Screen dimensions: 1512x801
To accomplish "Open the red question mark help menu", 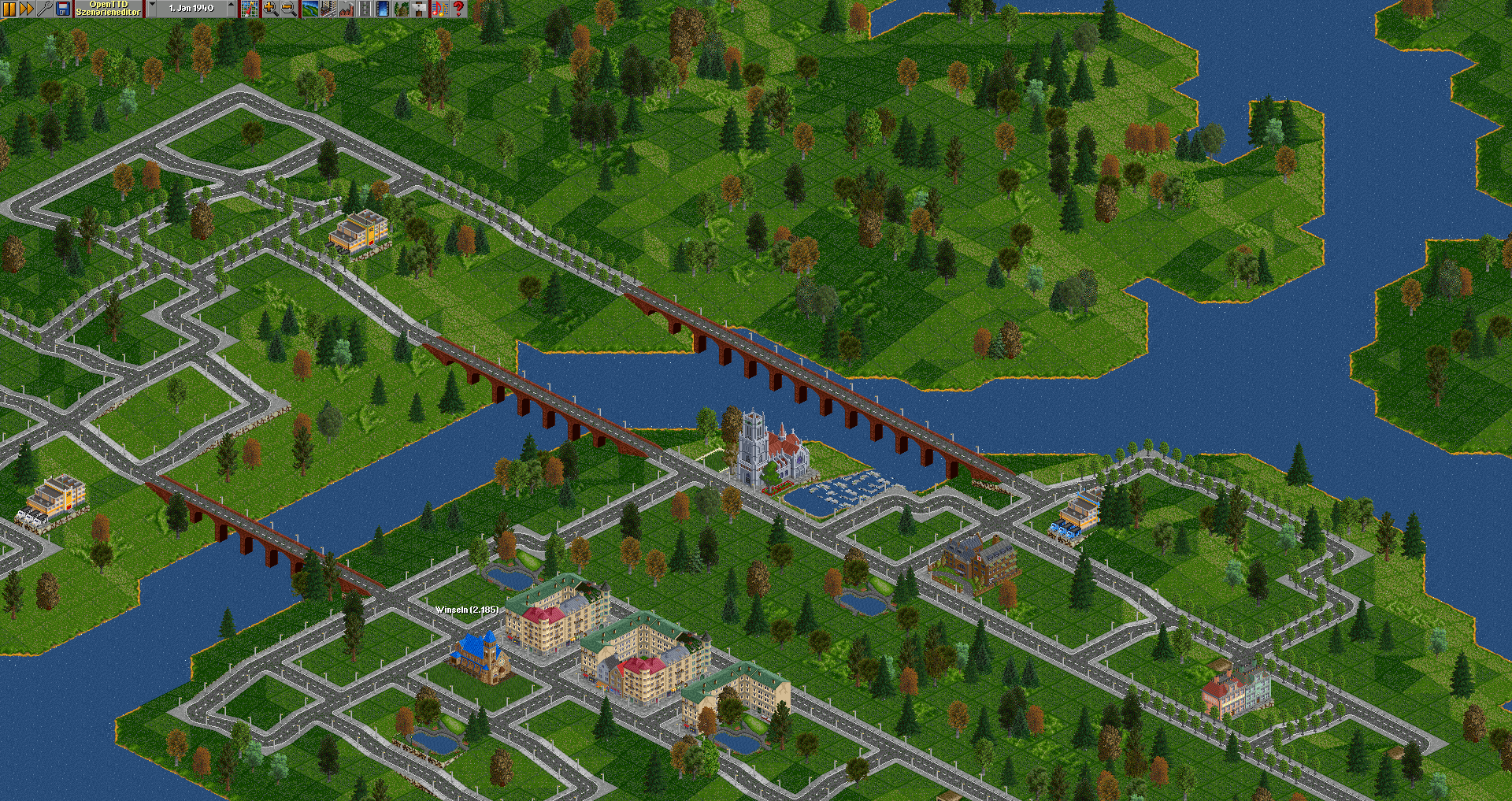I will (x=458, y=9).
